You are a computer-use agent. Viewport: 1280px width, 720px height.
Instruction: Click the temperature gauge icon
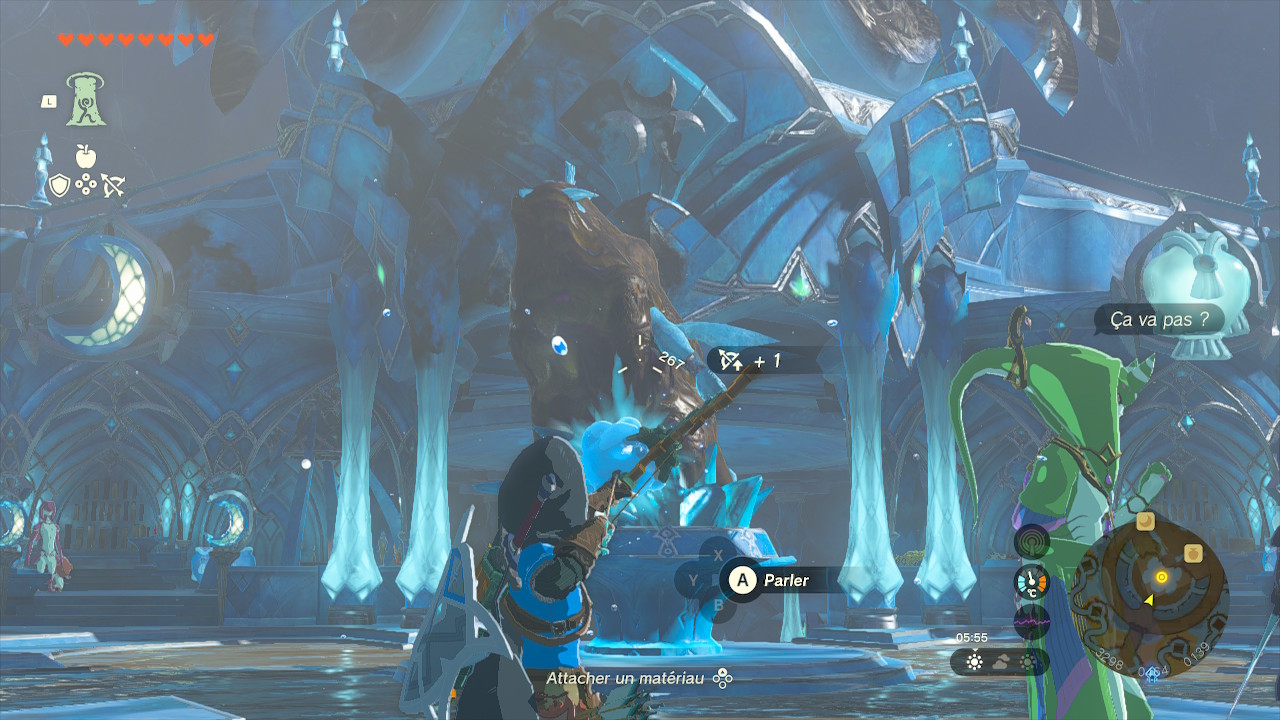pyautogui.click(x=1032, y=582)
